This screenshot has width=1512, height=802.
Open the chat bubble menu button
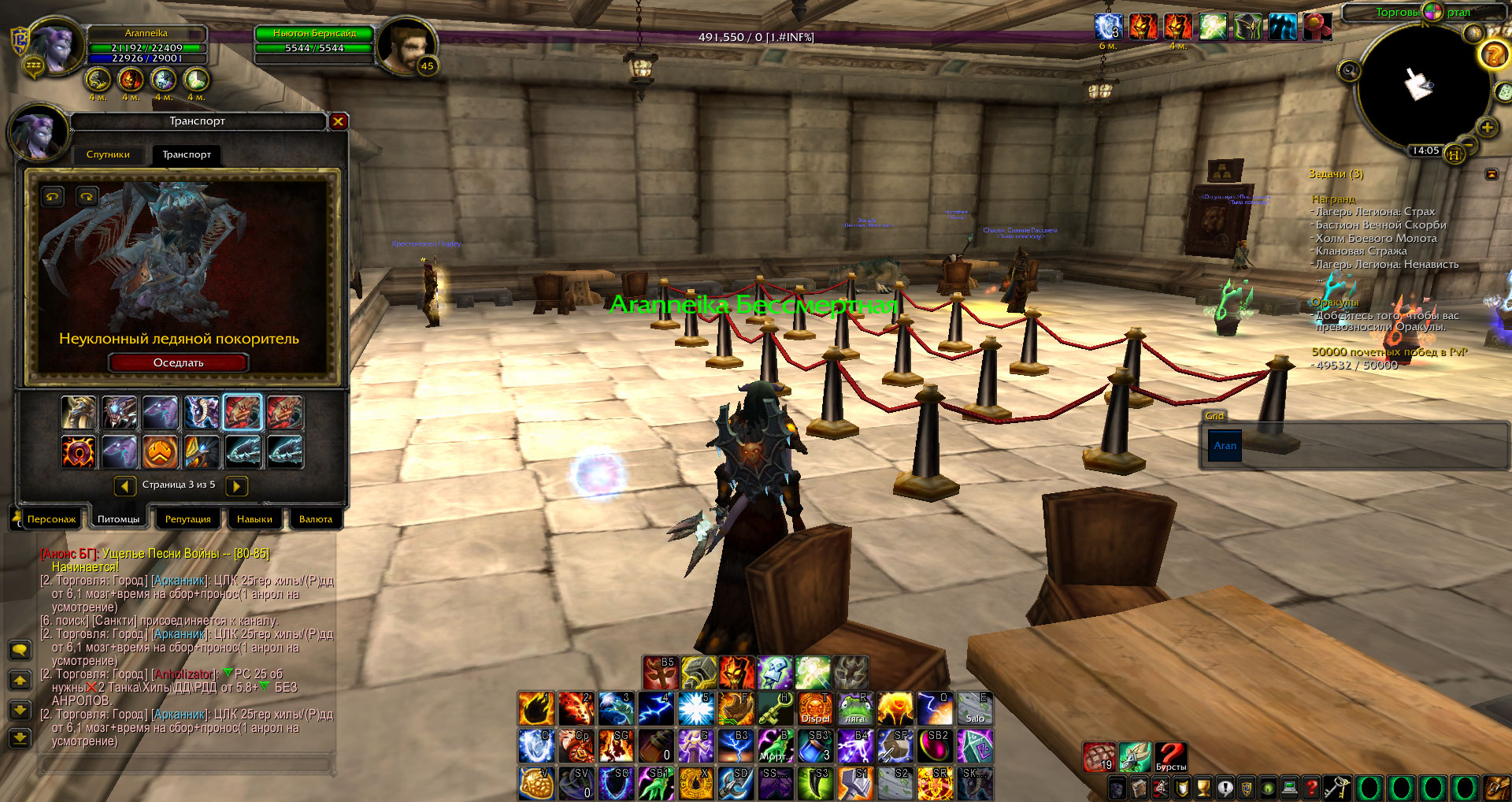(x=20, y=650)
